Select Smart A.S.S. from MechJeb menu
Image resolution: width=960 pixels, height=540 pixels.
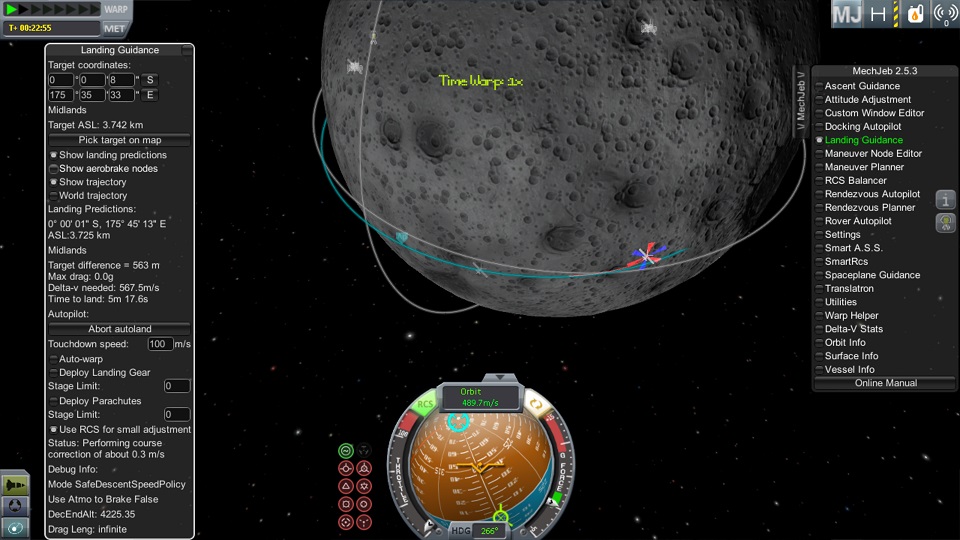[853, 248]
